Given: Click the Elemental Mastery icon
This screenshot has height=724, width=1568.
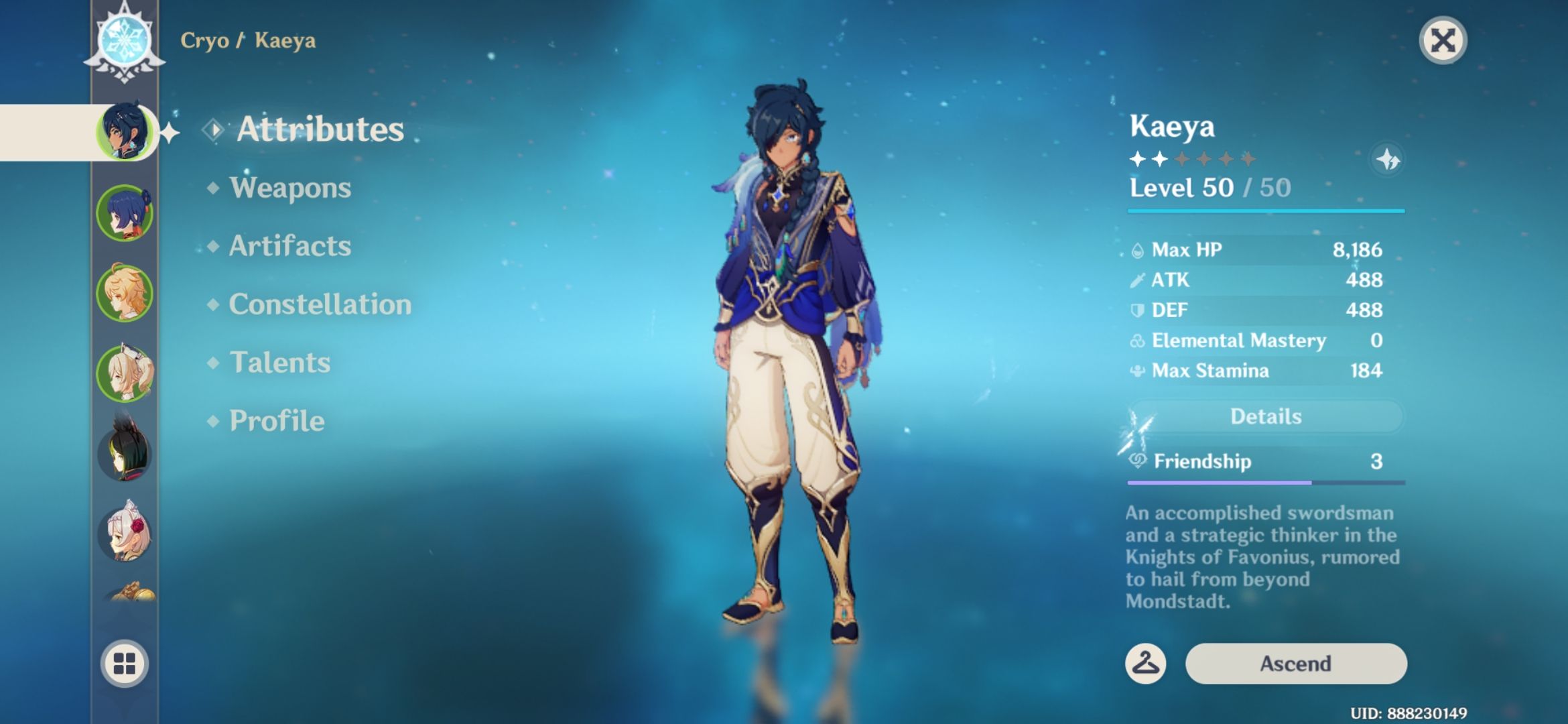Looking at the screenshot, I should tap(1138, 341).
